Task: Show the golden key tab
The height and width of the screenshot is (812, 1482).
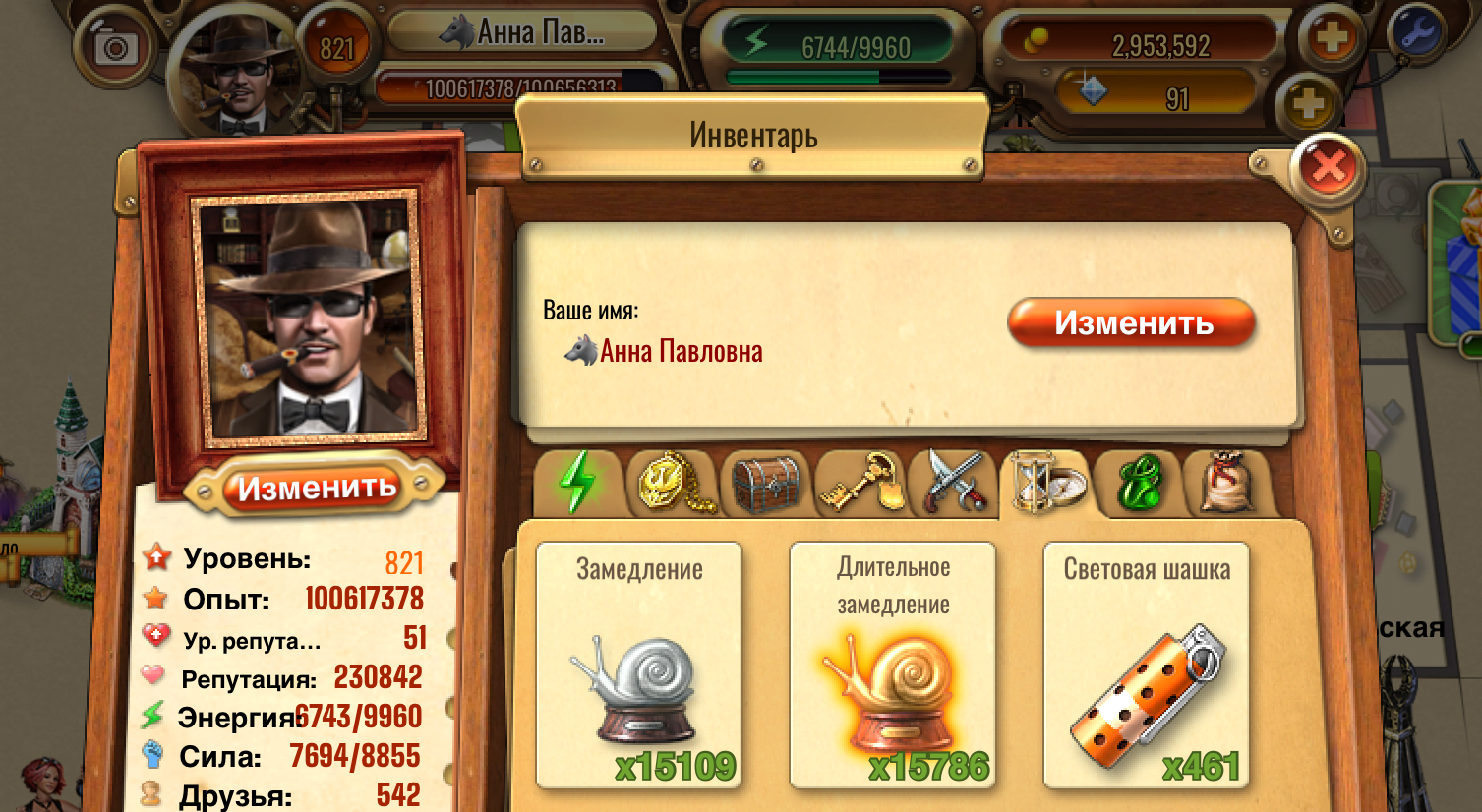Action: click(x=861, y=483)
